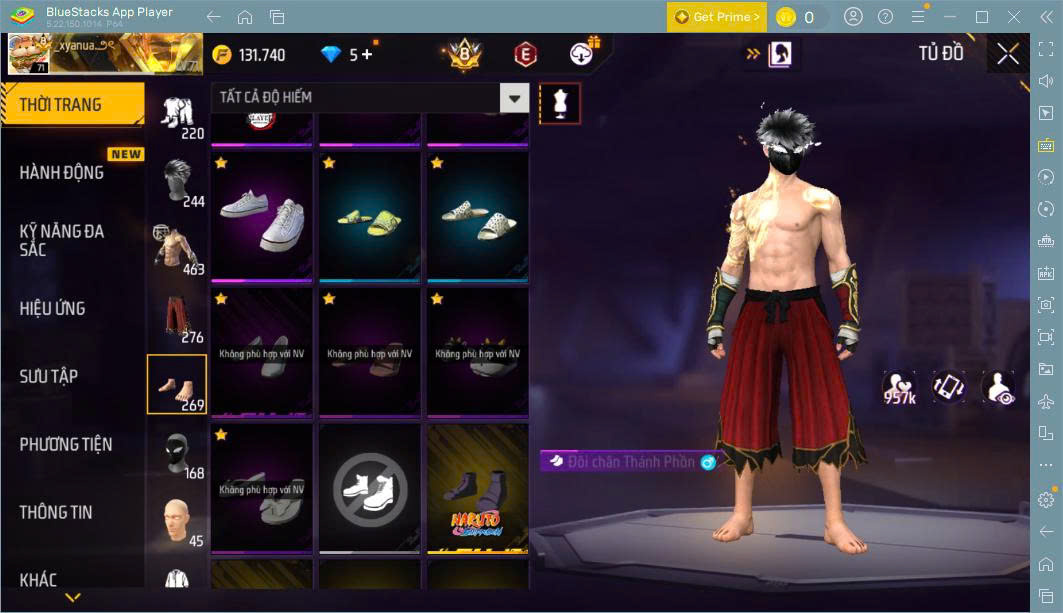Close the Tủ Đồ wardrobe screen
Screen dimensions: 1063x613
click(x=1008, y=54)
